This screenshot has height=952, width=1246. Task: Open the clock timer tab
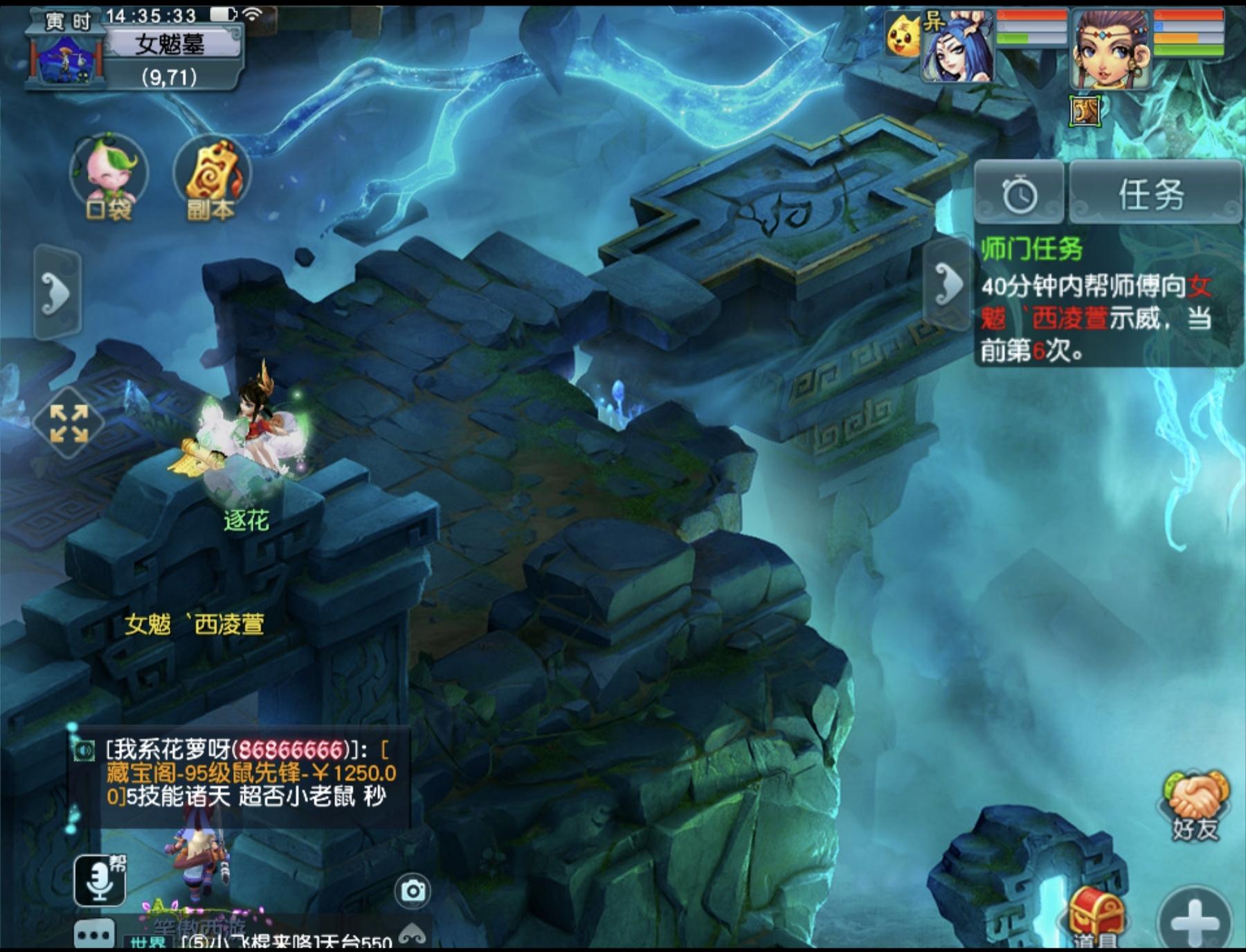1019,194
